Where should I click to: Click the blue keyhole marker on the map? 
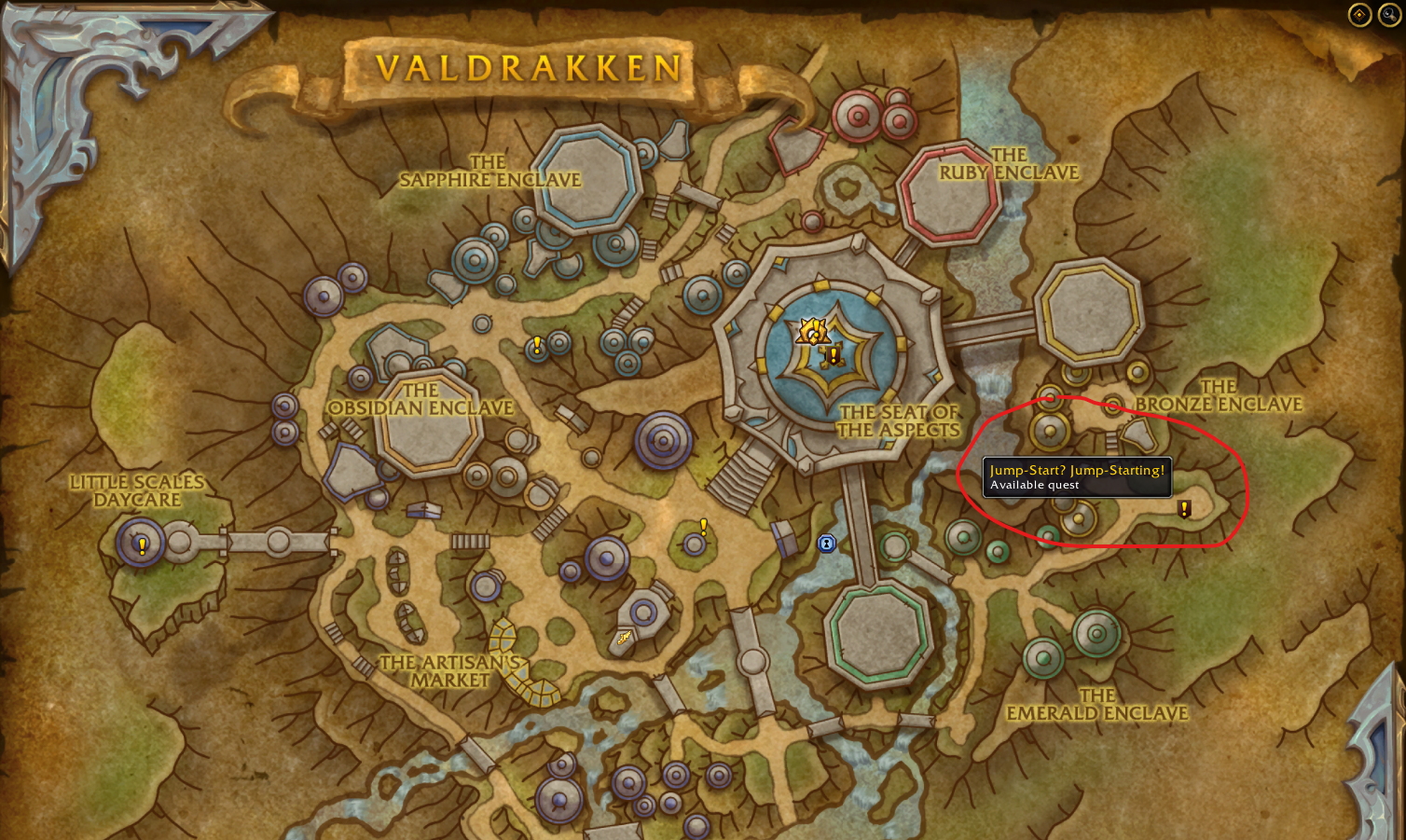(x=826, y=543)
